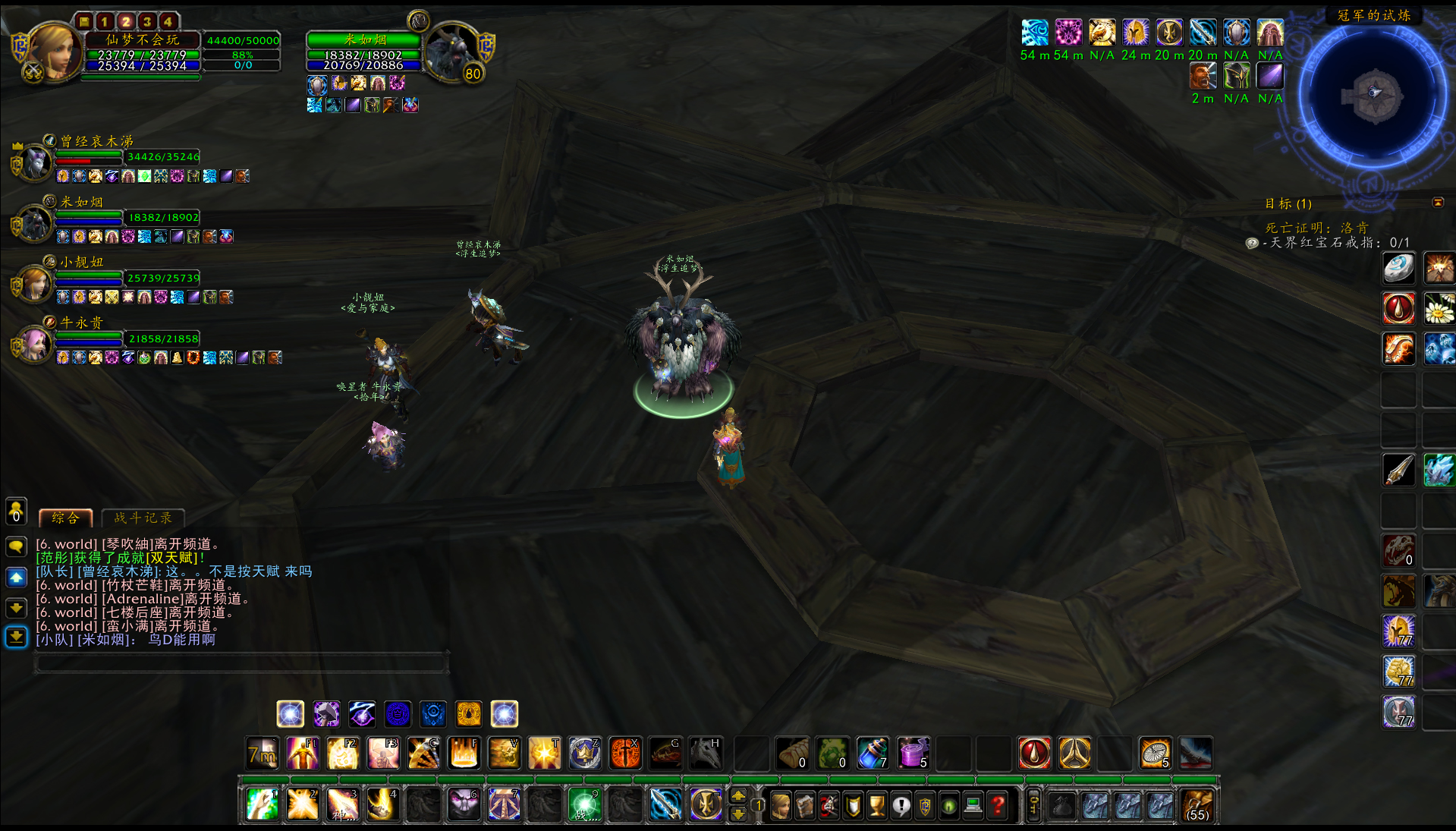Page the action bar up with gold arrow

point(737,796)
